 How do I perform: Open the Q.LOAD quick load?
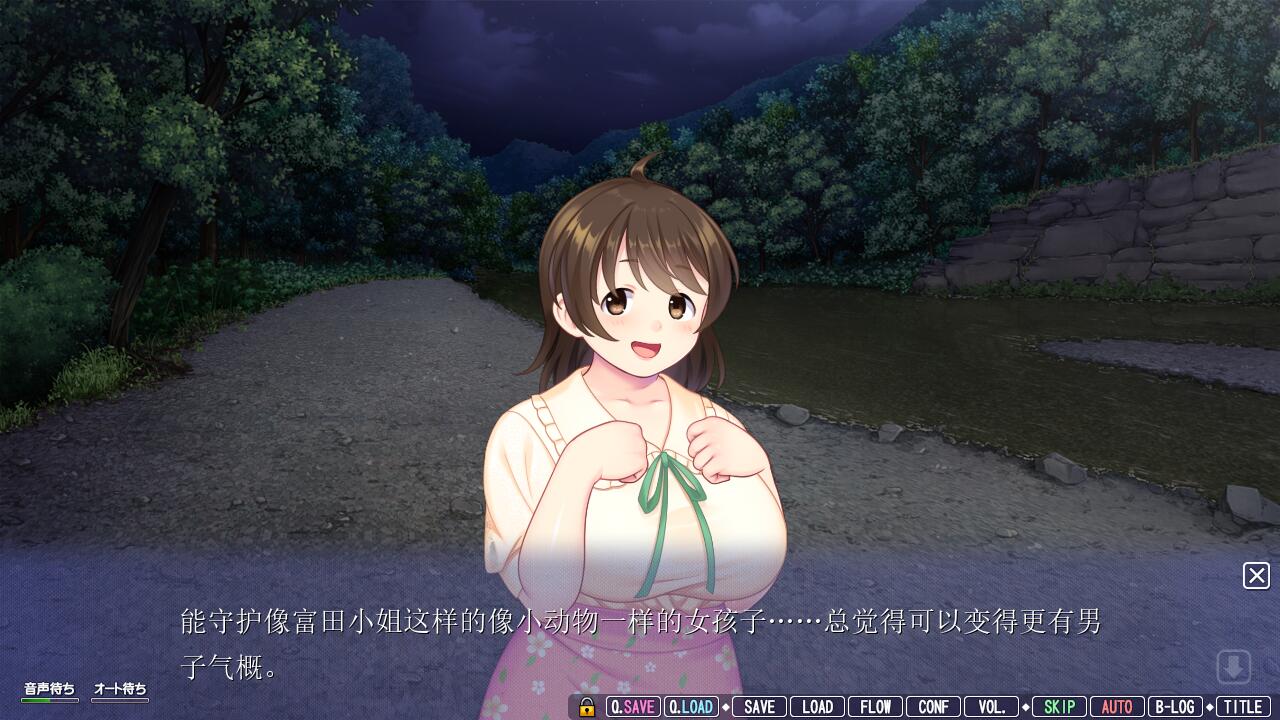[x=691, y=706]
